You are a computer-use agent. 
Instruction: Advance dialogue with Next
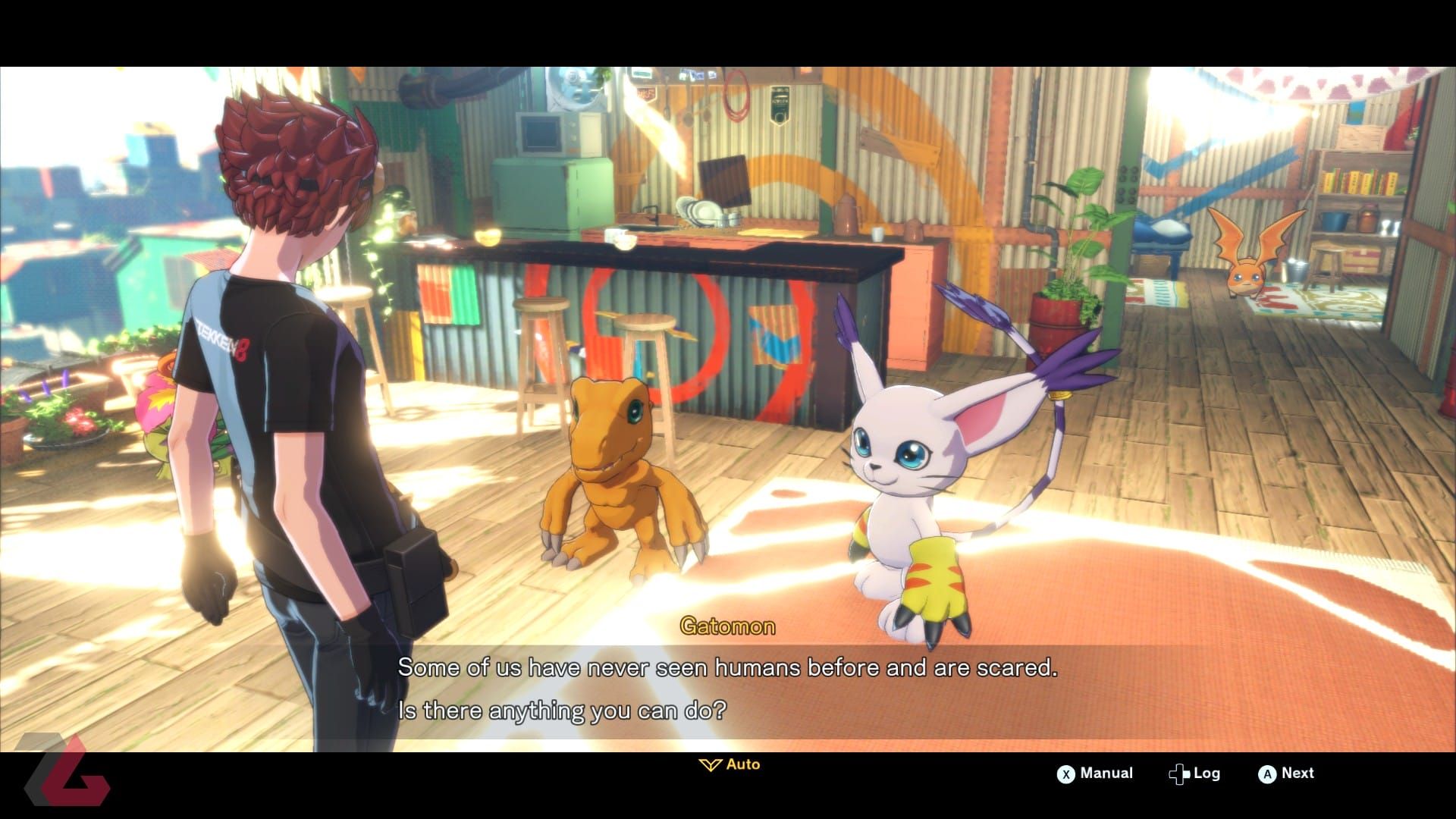click(1286, 773)
